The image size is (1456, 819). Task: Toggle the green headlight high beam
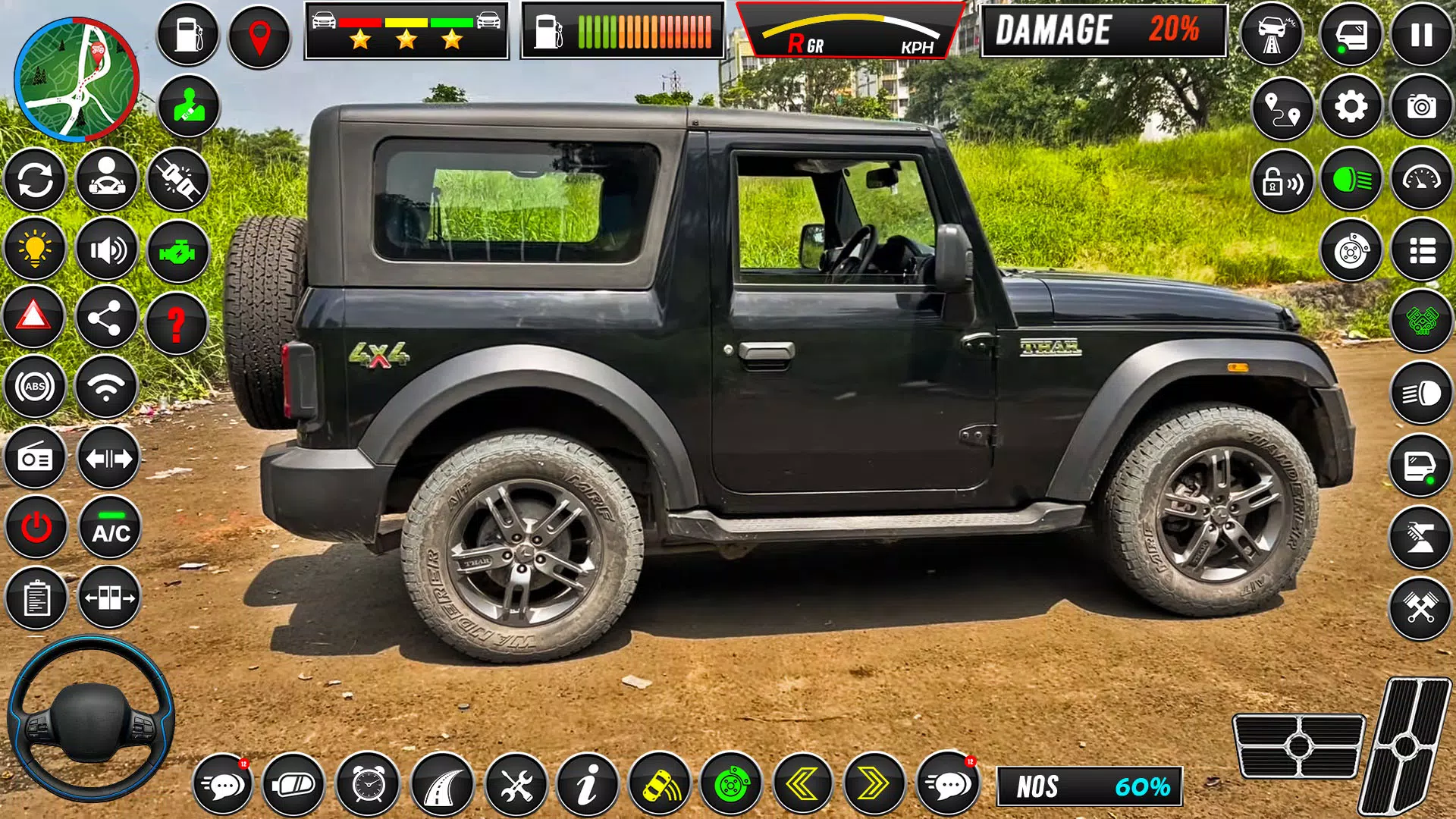click(1351, 181)
